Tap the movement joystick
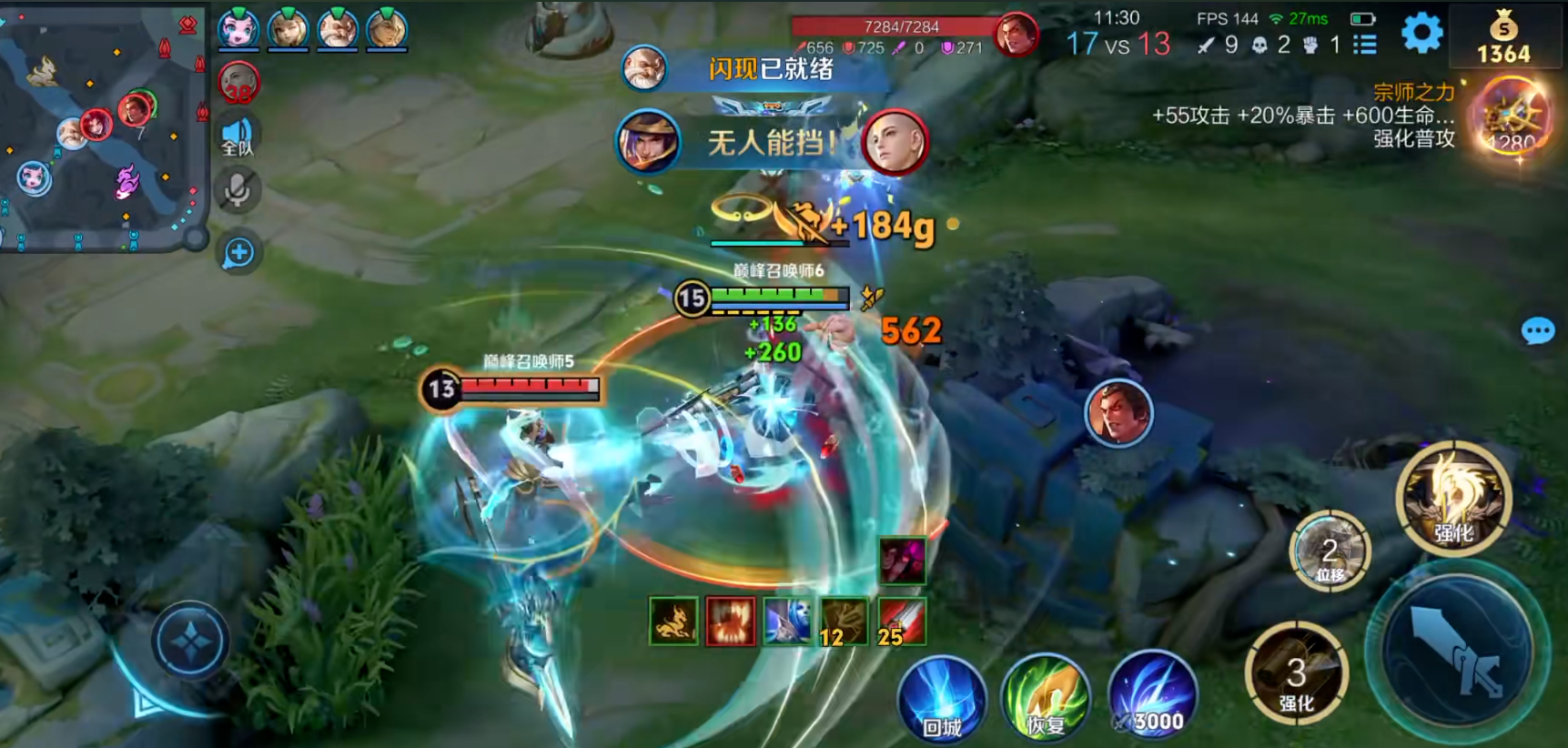 189,642
